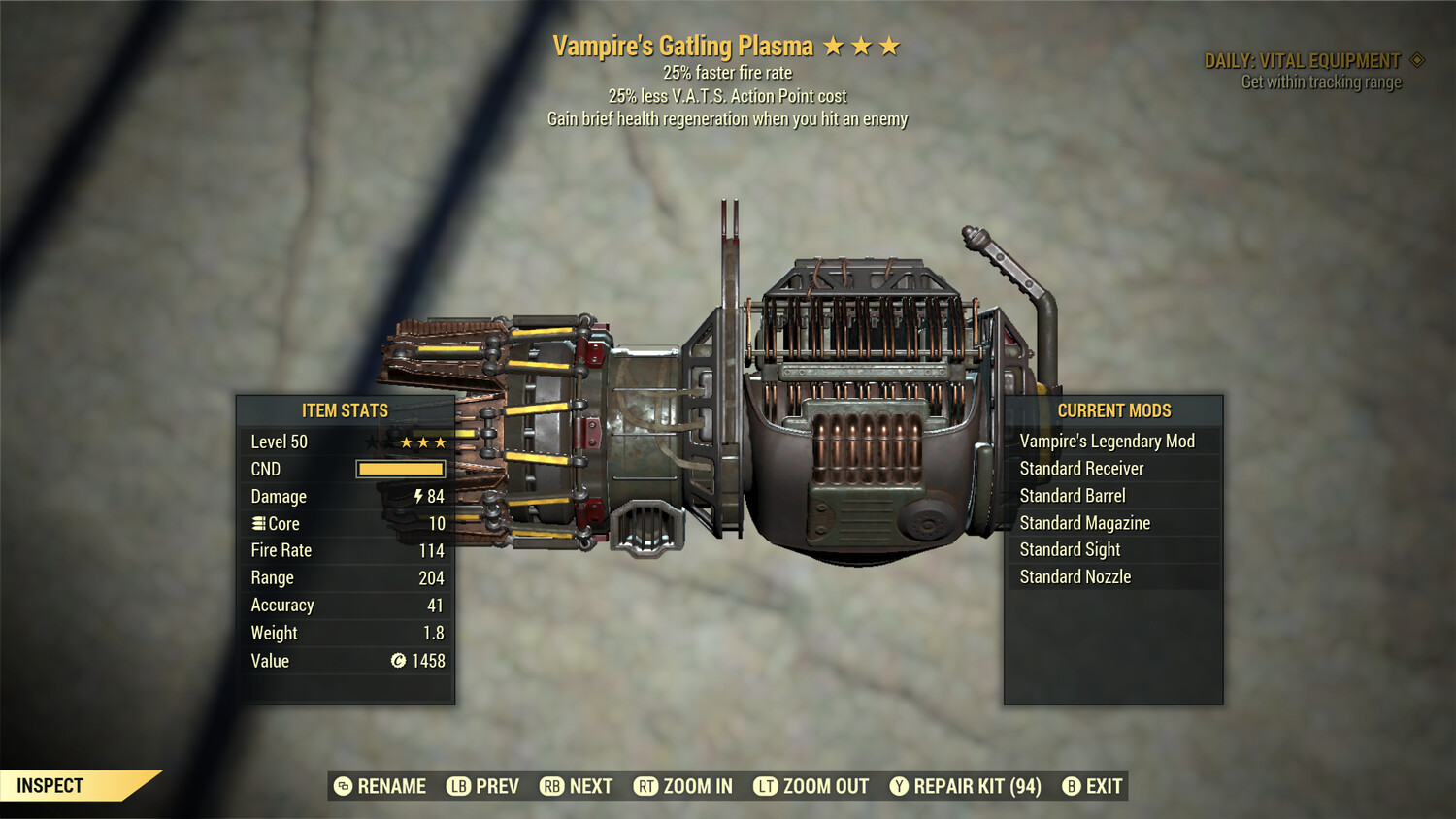Click the lightning bolt Damage icon

coord(418,496)
